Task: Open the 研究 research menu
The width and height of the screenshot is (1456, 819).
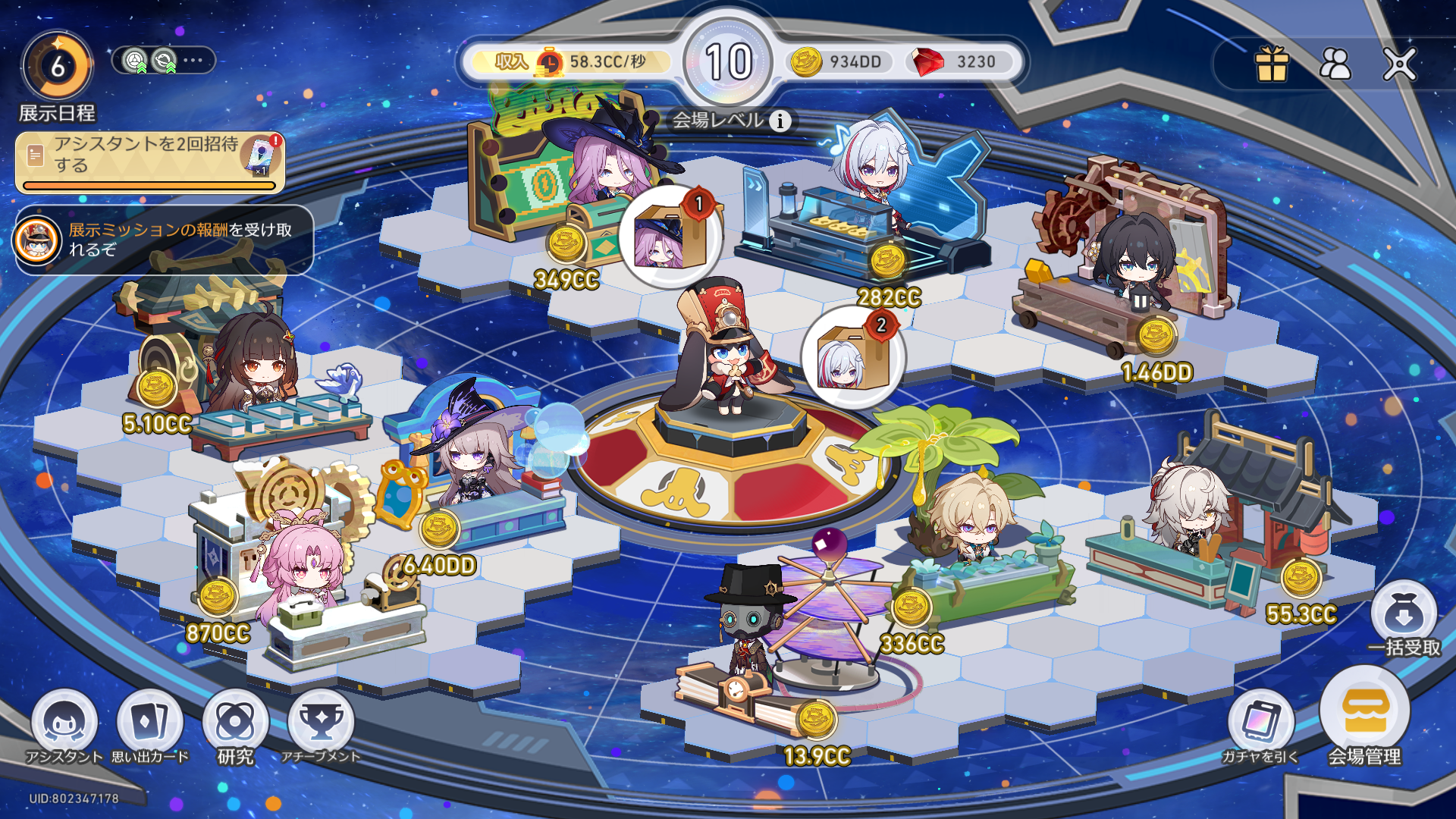Action: click(x=235, y=723)
